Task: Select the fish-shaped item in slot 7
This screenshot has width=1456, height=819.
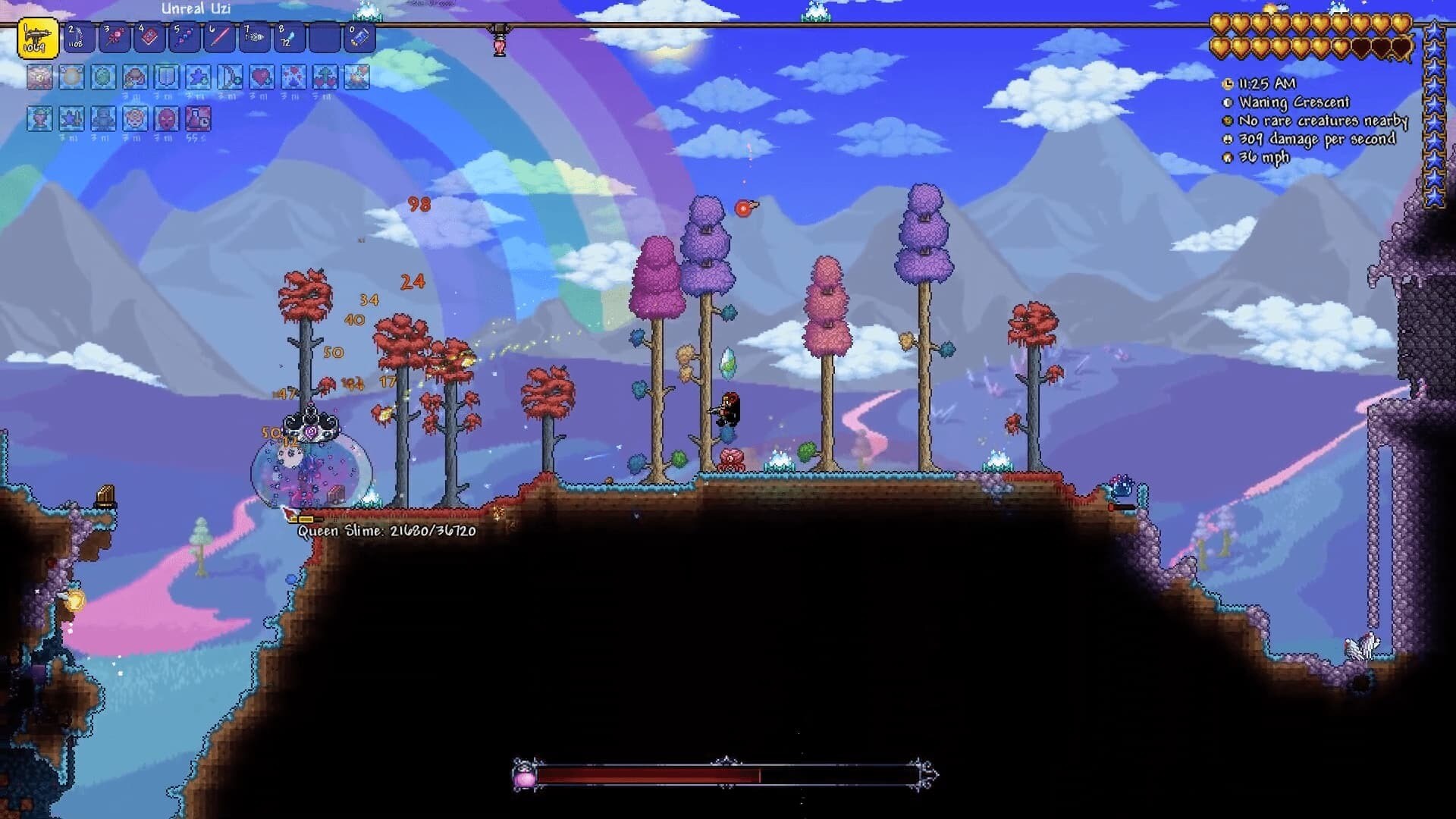Action: pos(255,37)
